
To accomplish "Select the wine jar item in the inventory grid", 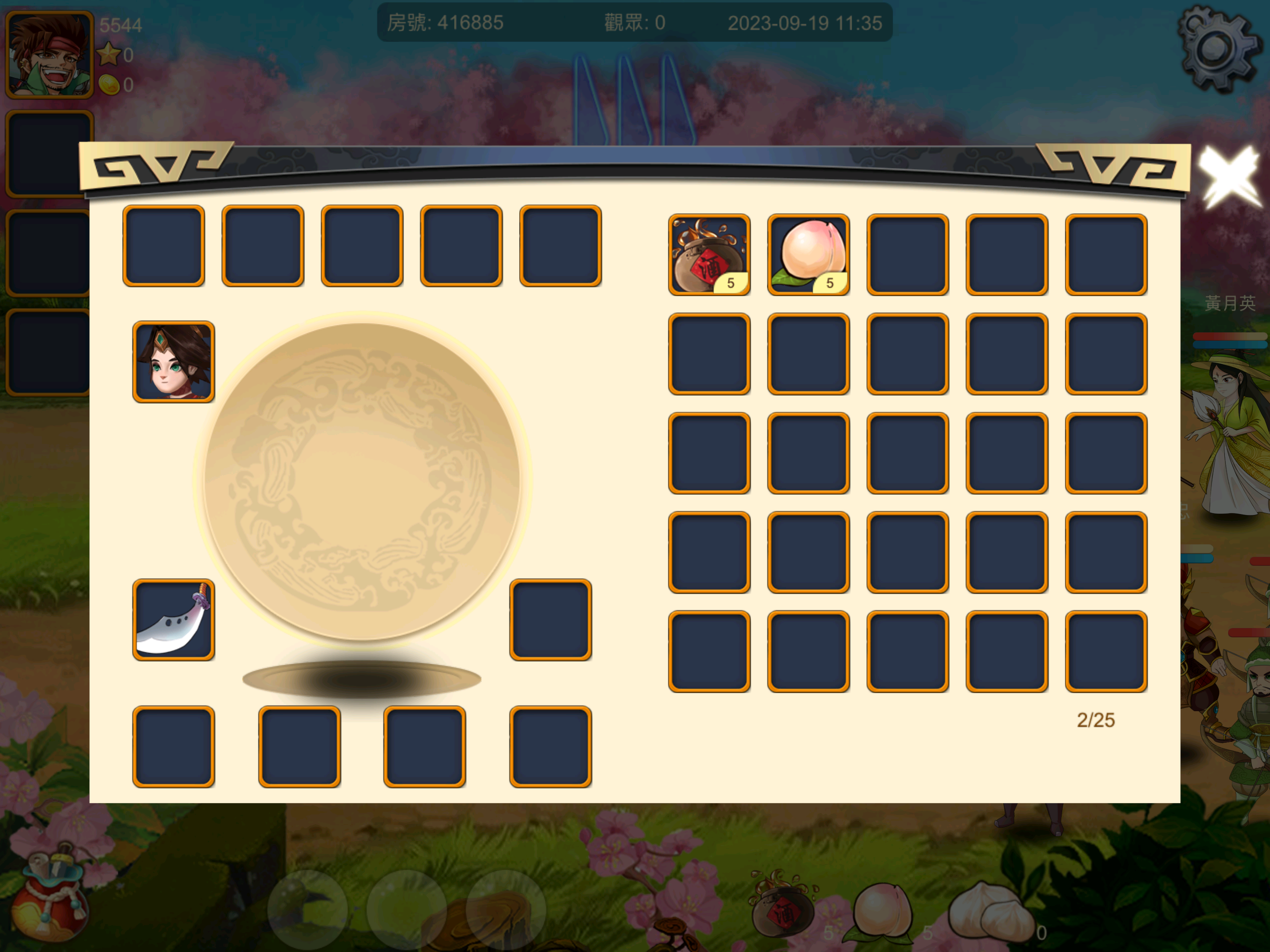I will tap(710, 252).
